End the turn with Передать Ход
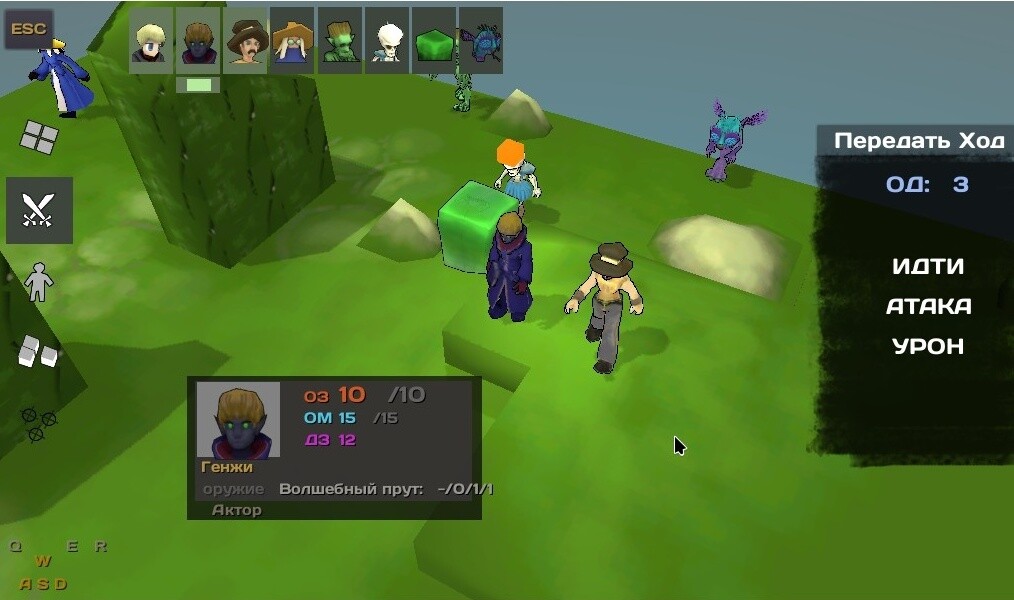The height and width of the screenshot is (600, 1014). pos(918,141)
